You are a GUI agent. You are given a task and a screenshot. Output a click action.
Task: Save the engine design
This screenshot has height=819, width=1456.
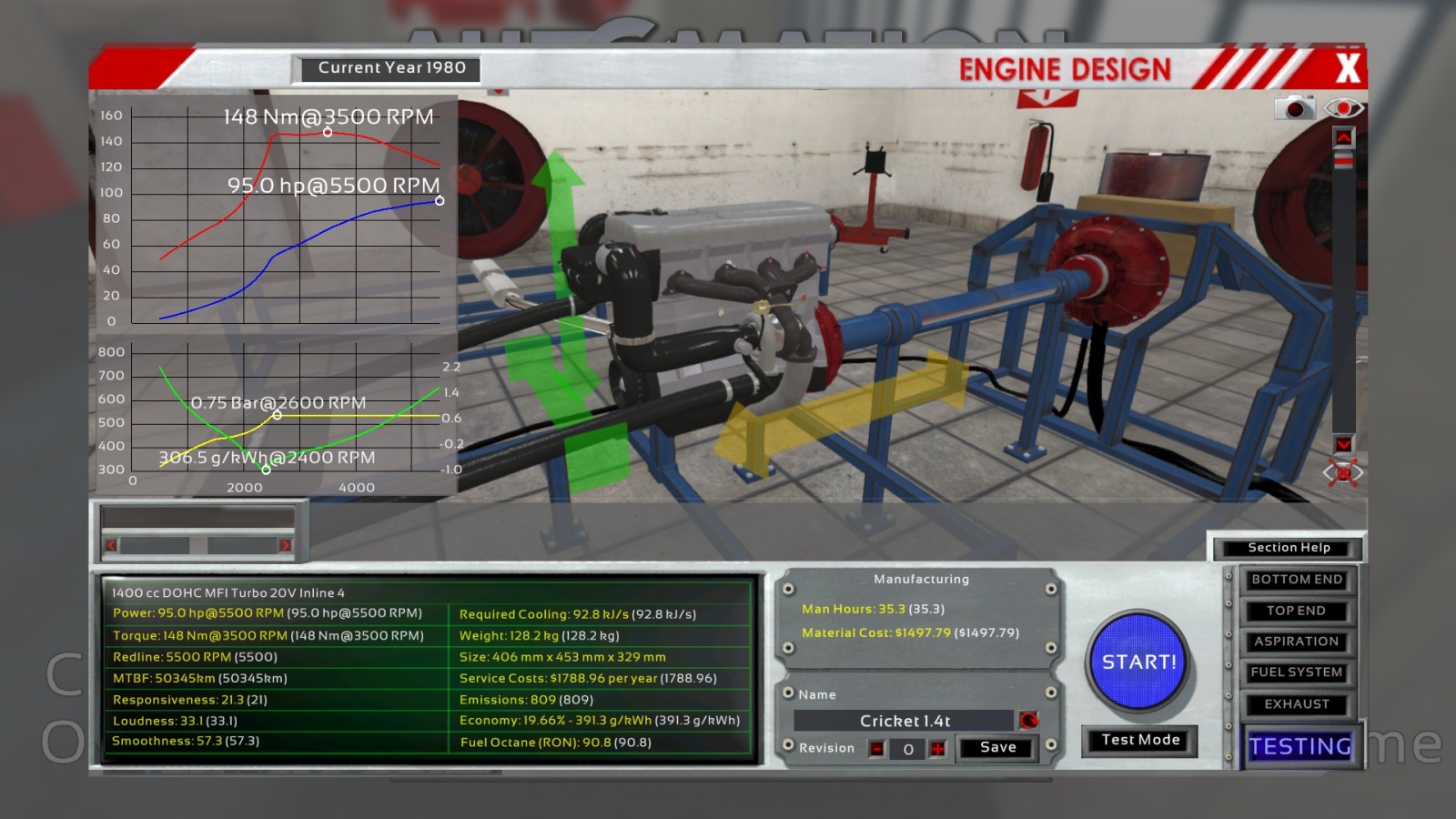pos(997,747)
